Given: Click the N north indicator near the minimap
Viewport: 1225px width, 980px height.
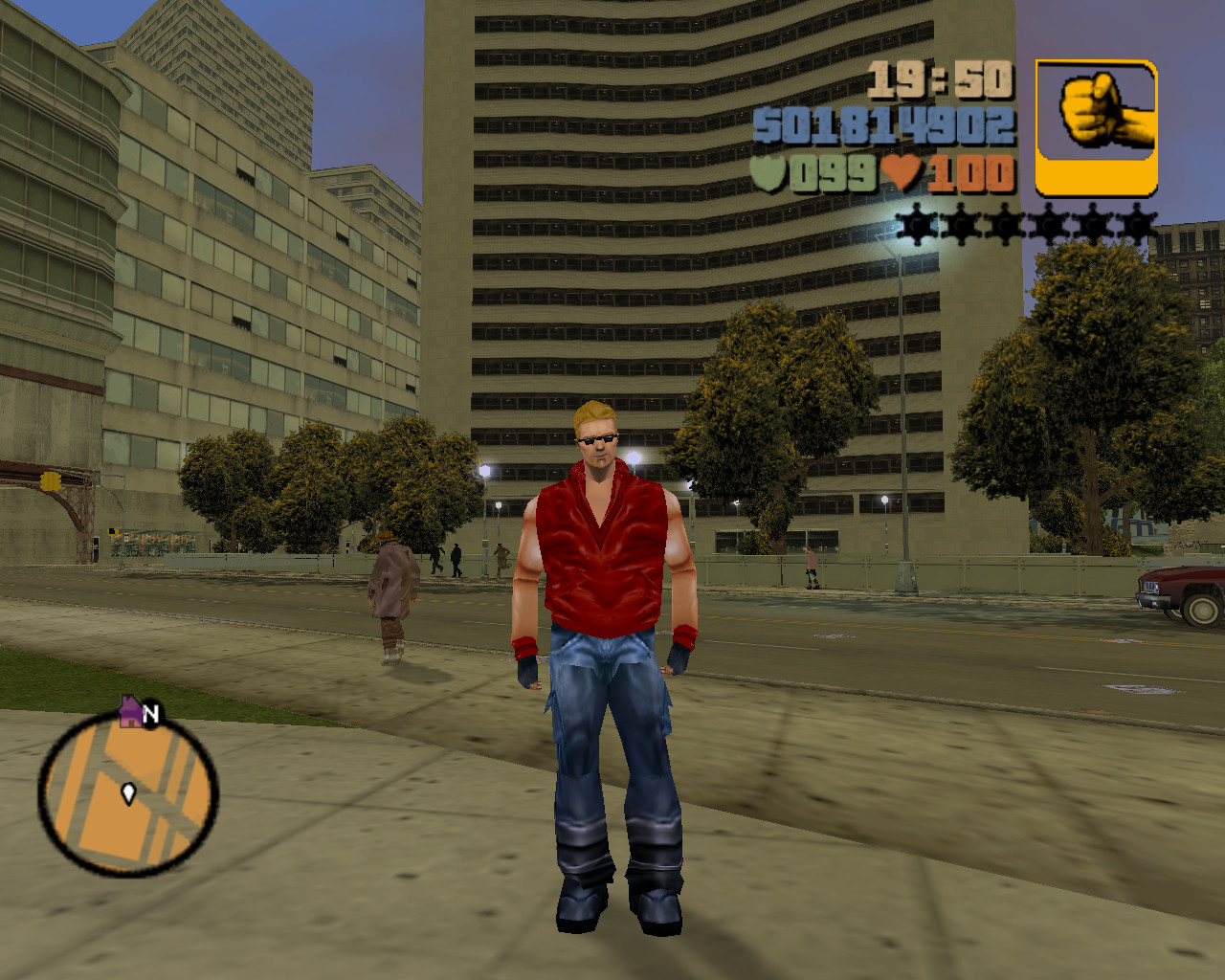Looking at the screenshot, I should pos(149,713).
